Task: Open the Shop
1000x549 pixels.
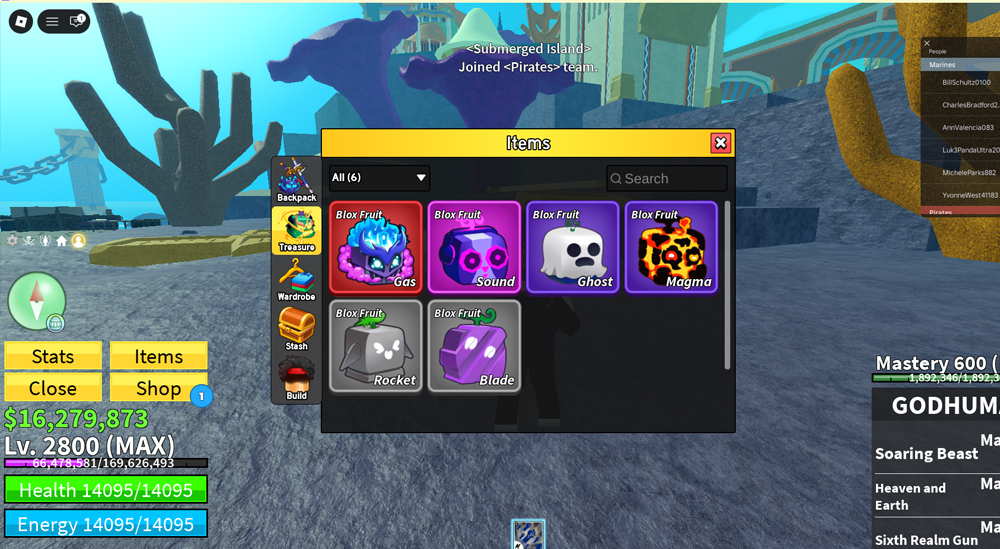Action: click(158, 388)
